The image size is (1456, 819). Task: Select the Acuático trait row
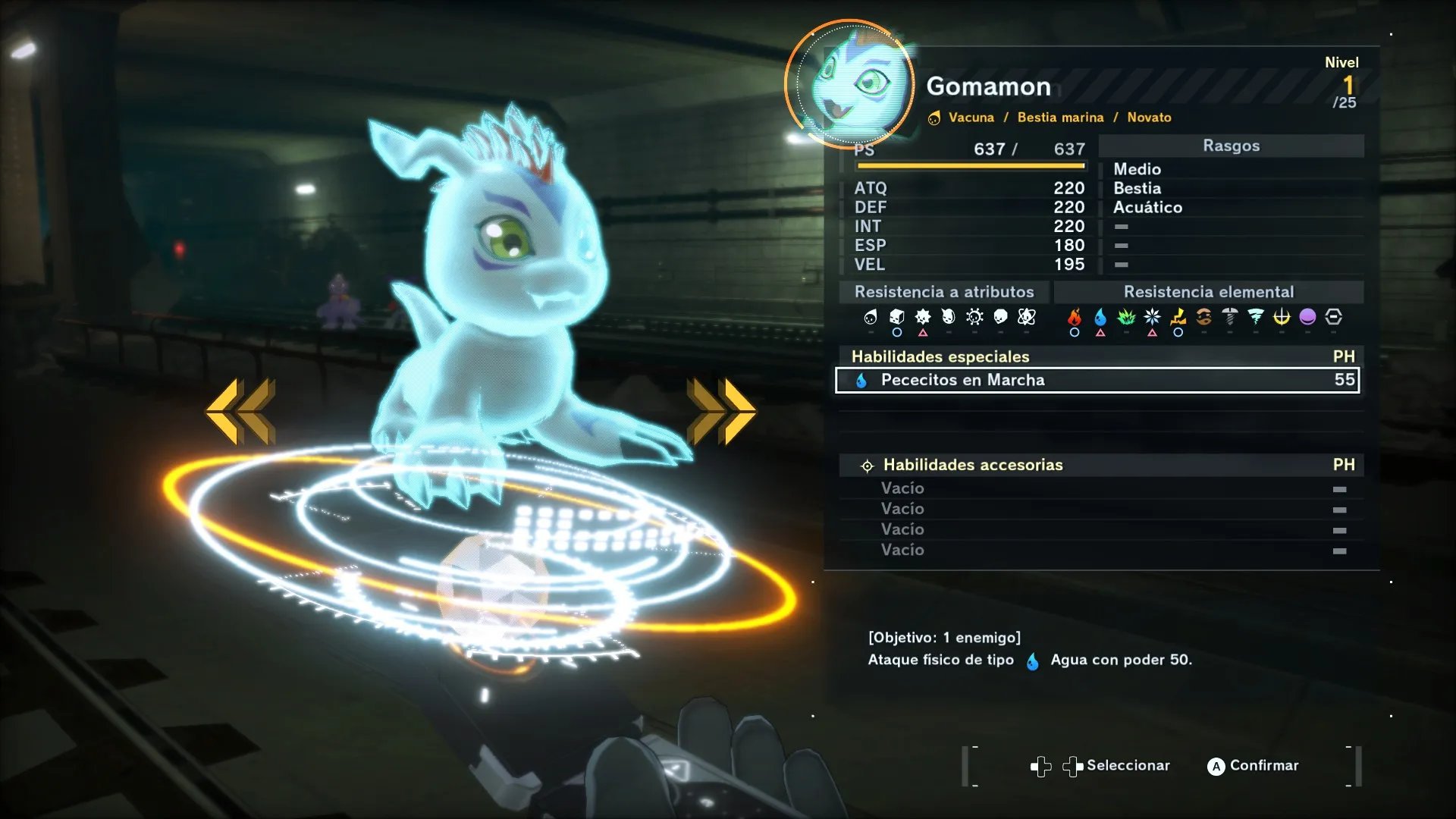1147,207
